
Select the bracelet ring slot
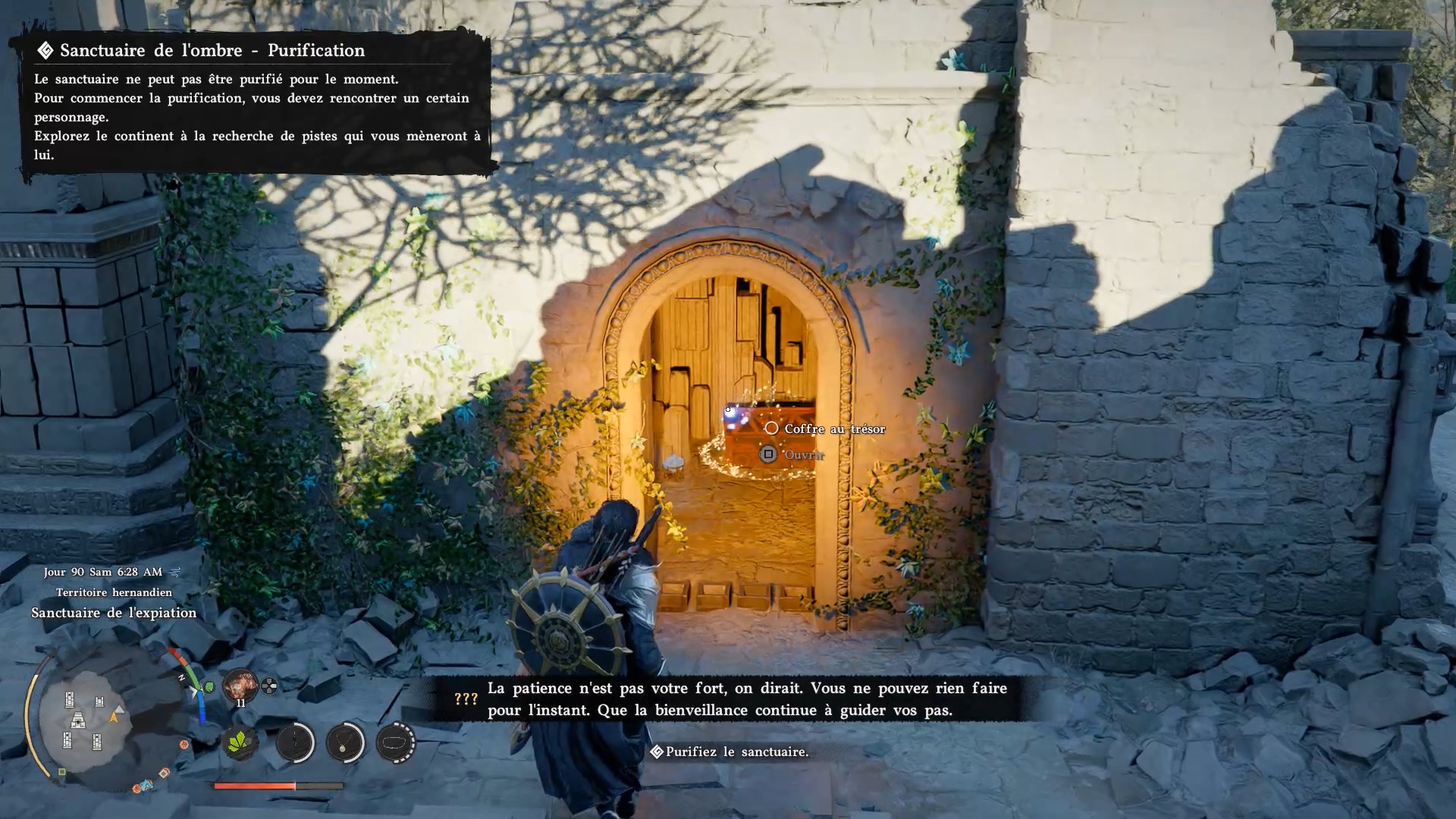(395, 742)
